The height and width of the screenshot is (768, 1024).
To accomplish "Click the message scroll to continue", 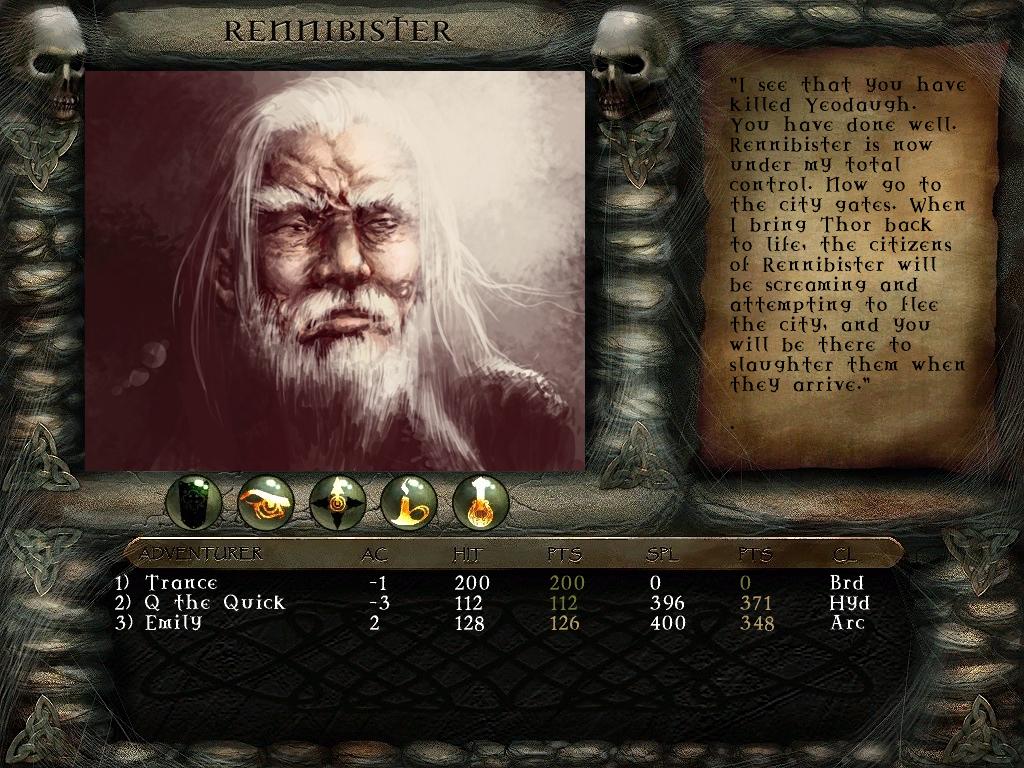I will click(846, 250).
